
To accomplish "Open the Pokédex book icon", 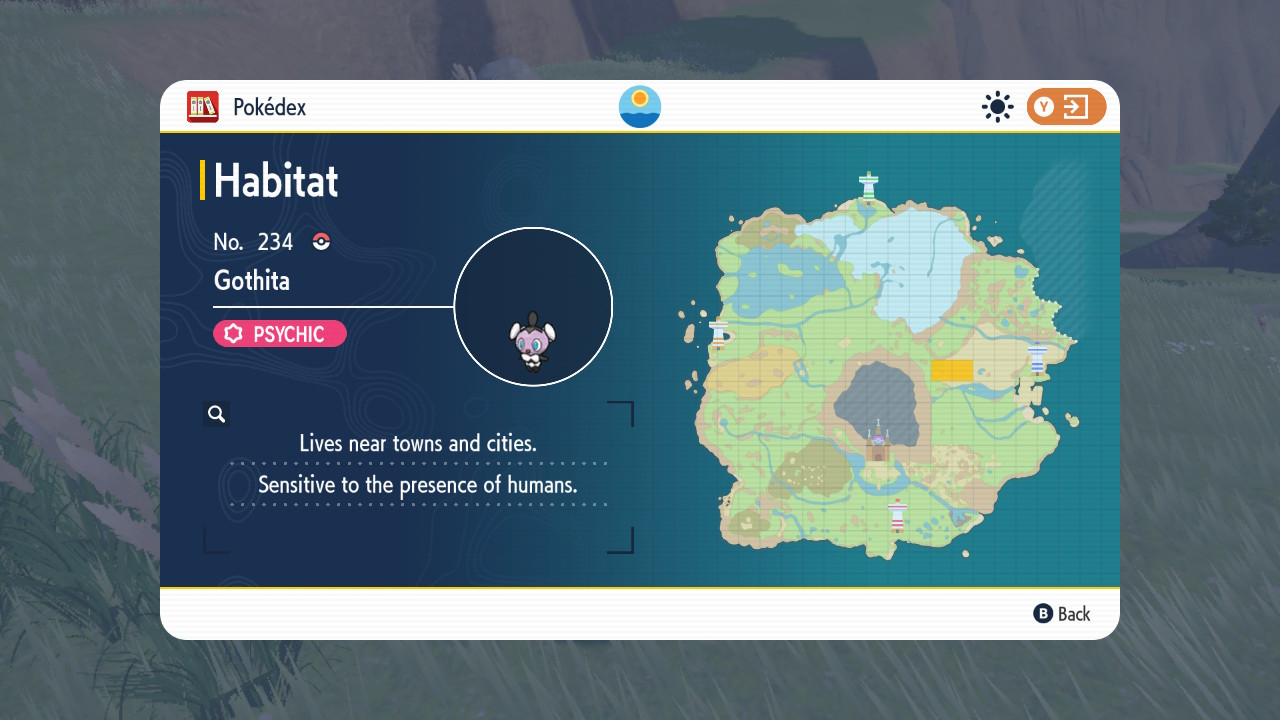I will coord(202,107).
